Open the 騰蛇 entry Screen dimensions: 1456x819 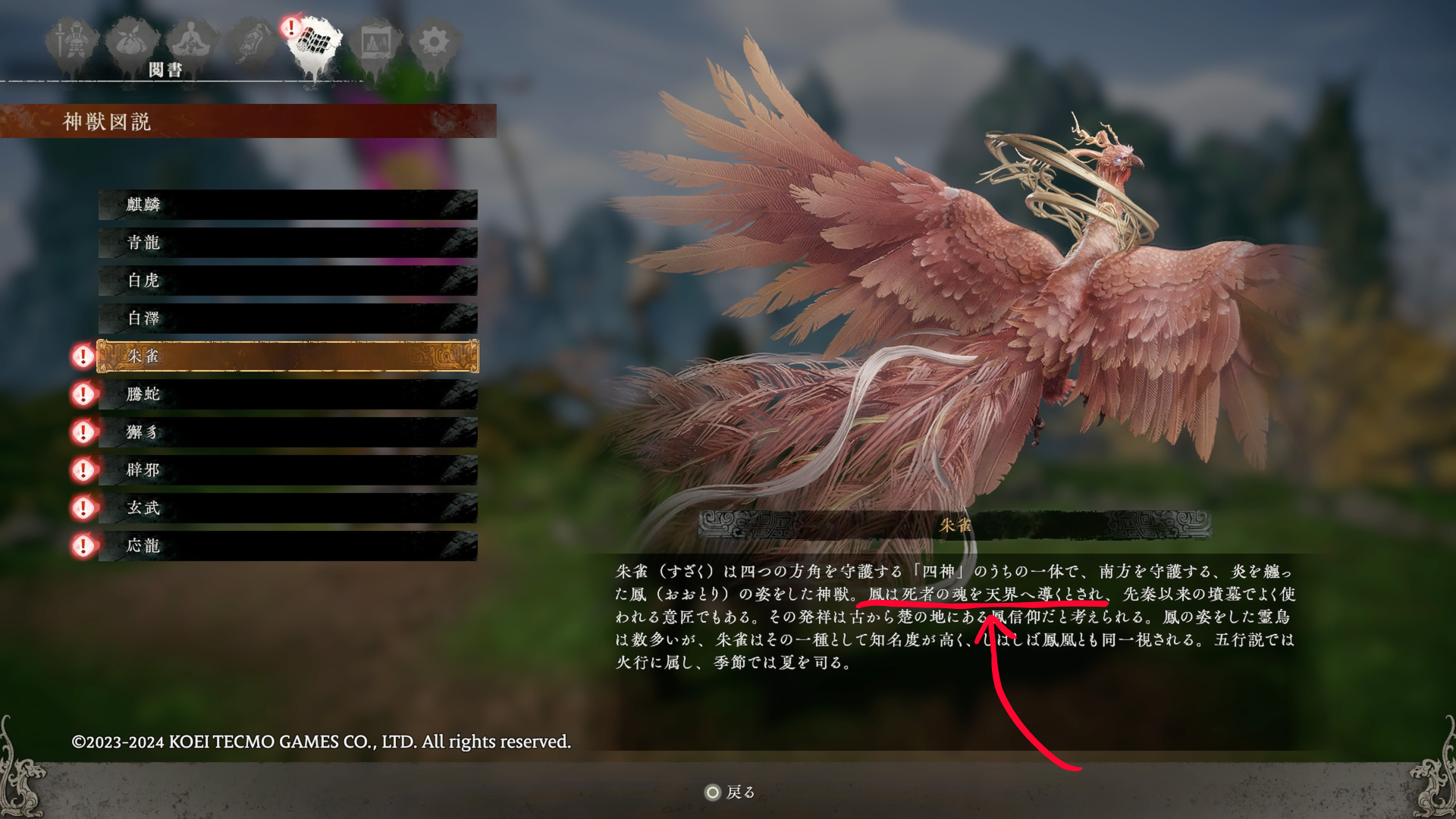(287, 394)
